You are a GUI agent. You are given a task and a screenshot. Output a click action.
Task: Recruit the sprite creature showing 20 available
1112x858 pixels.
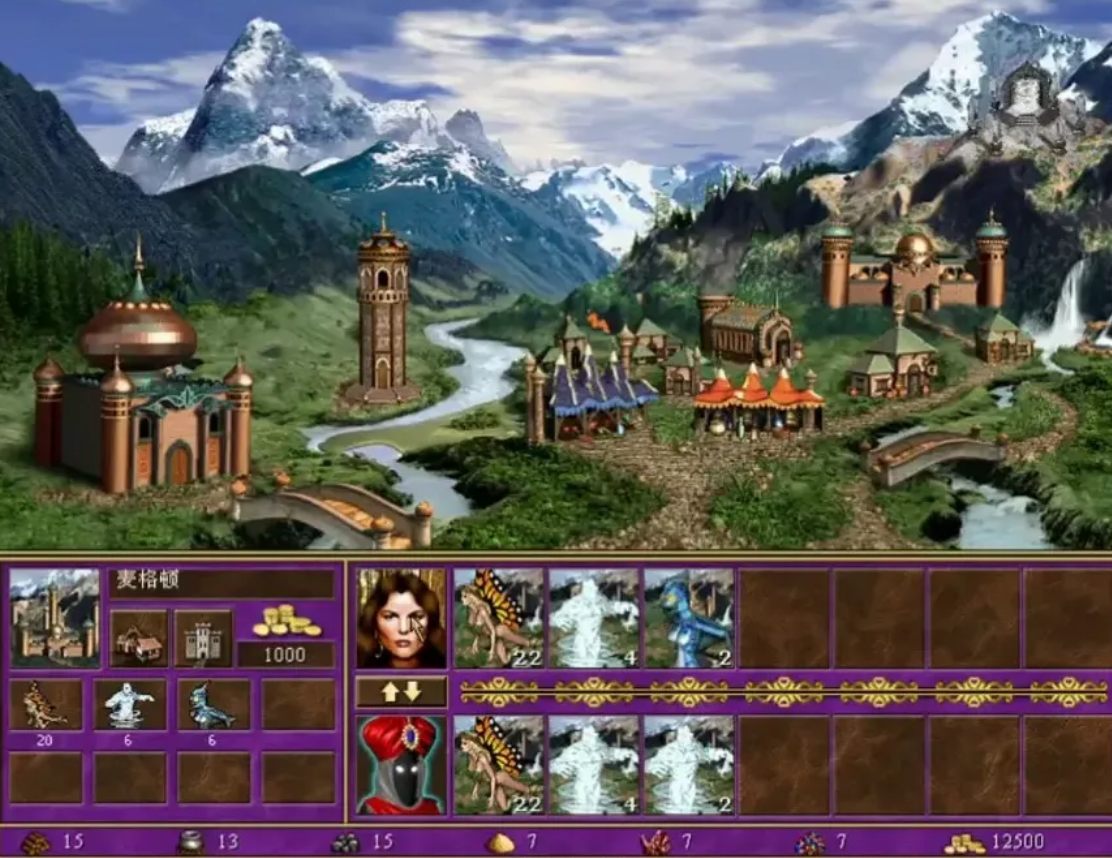(x=46, y=705)
